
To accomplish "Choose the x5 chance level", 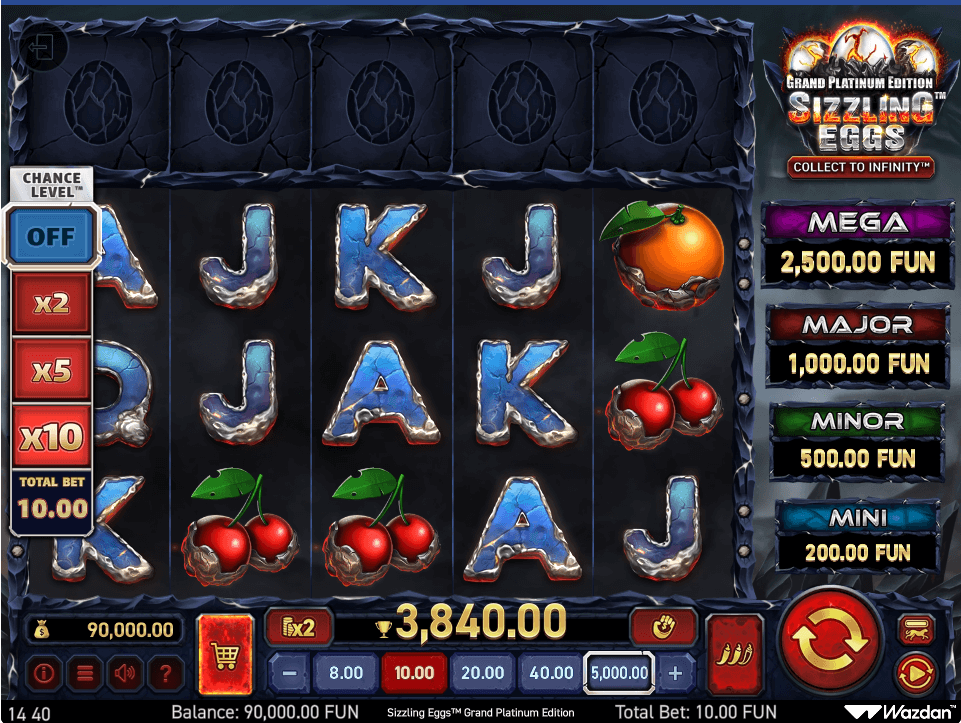I will [x=51, y=370].
